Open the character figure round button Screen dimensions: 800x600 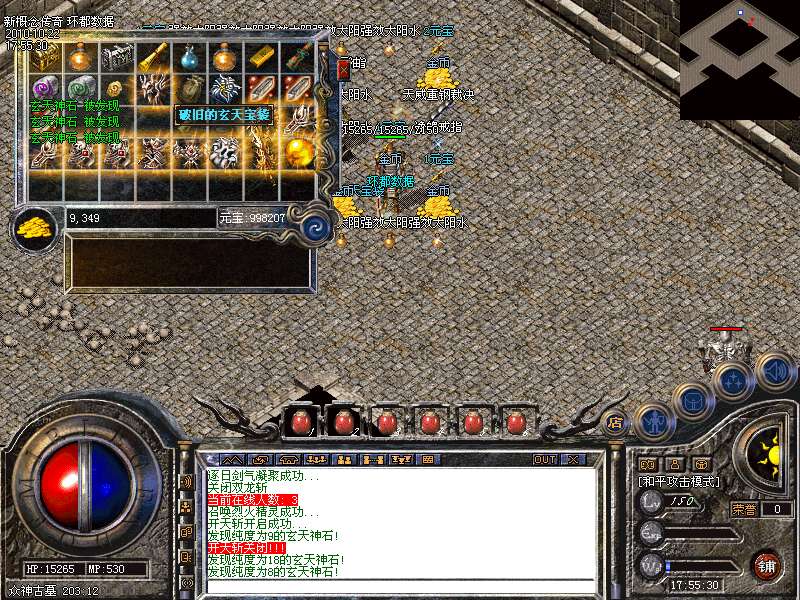tap(652, 422)
